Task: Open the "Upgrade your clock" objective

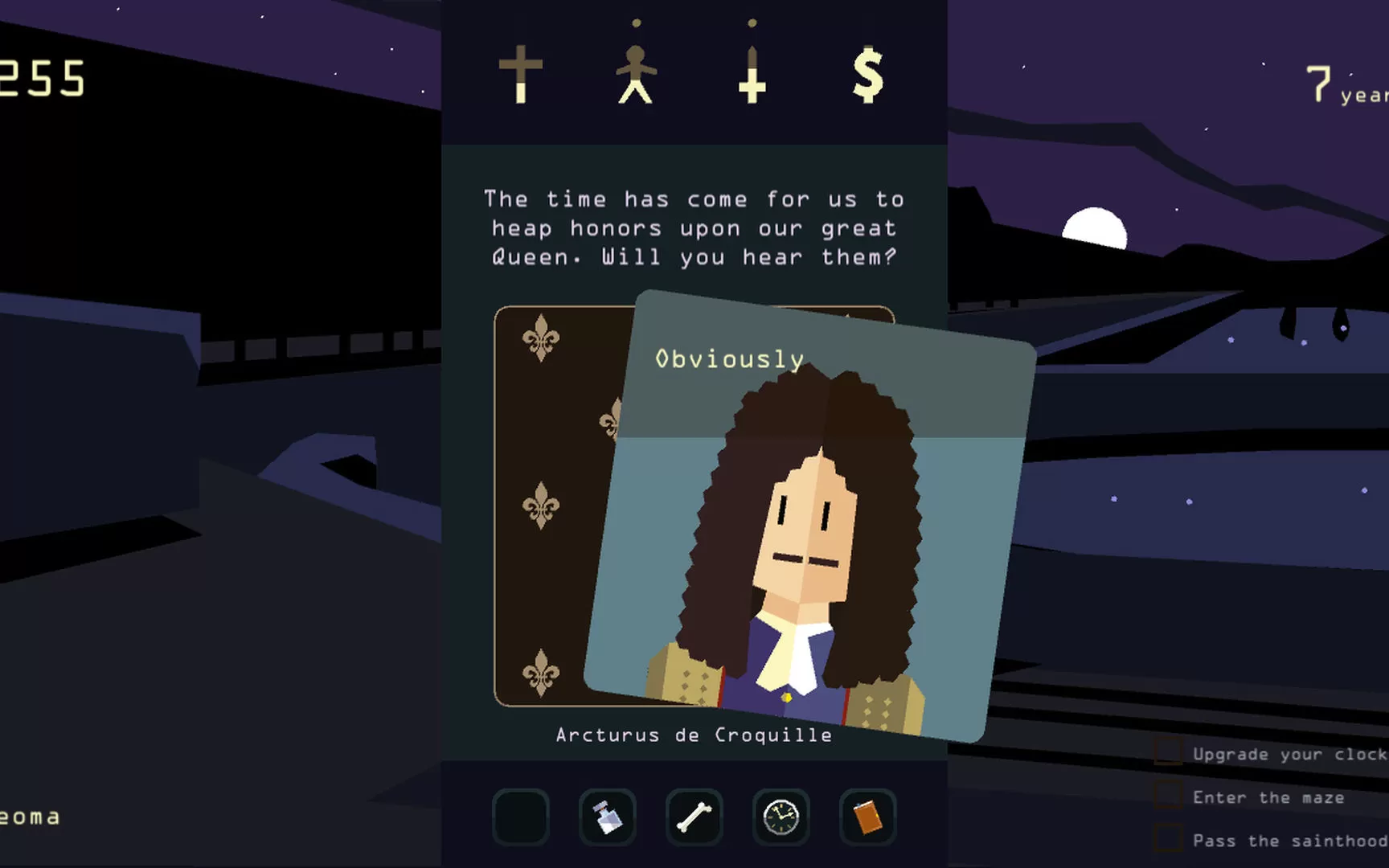Action: (x=1288, y=754)
